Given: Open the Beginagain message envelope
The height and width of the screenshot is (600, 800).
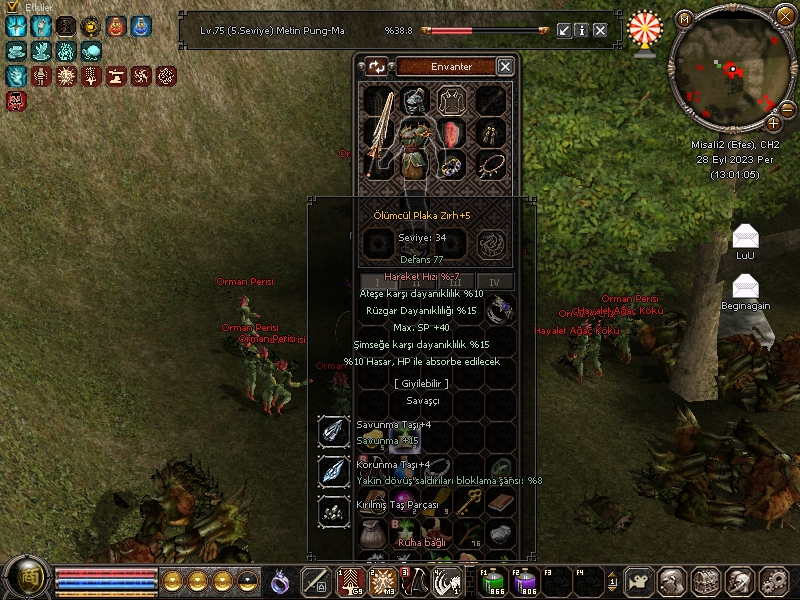Looking at the screenshot, I should tap(745, 288).
